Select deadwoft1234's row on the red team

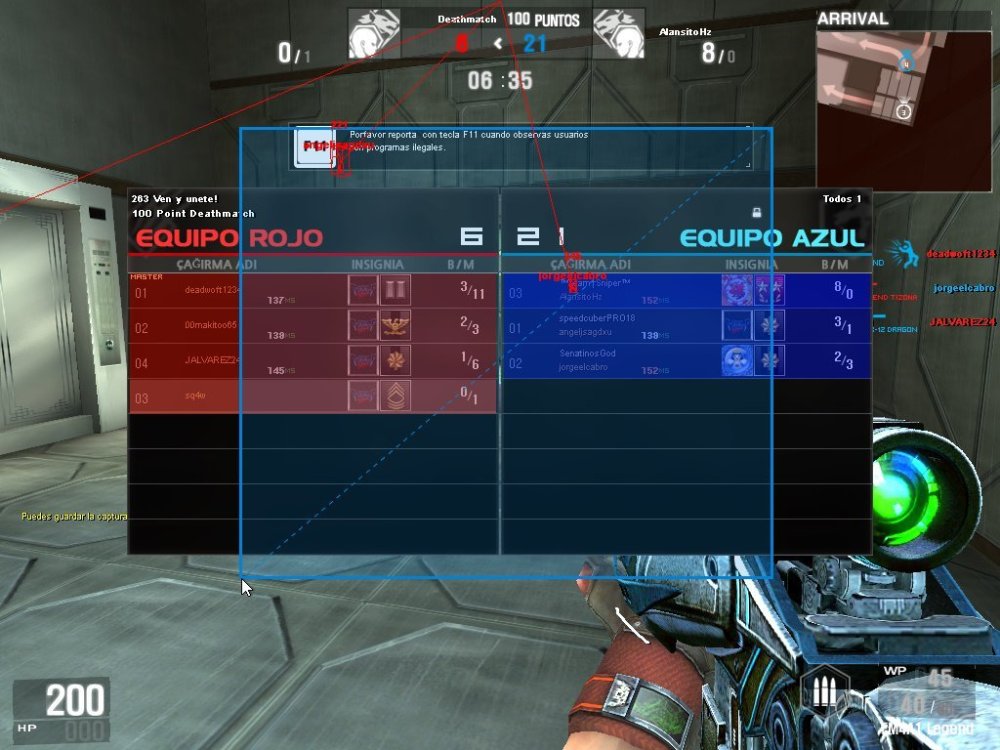point(313,291)
